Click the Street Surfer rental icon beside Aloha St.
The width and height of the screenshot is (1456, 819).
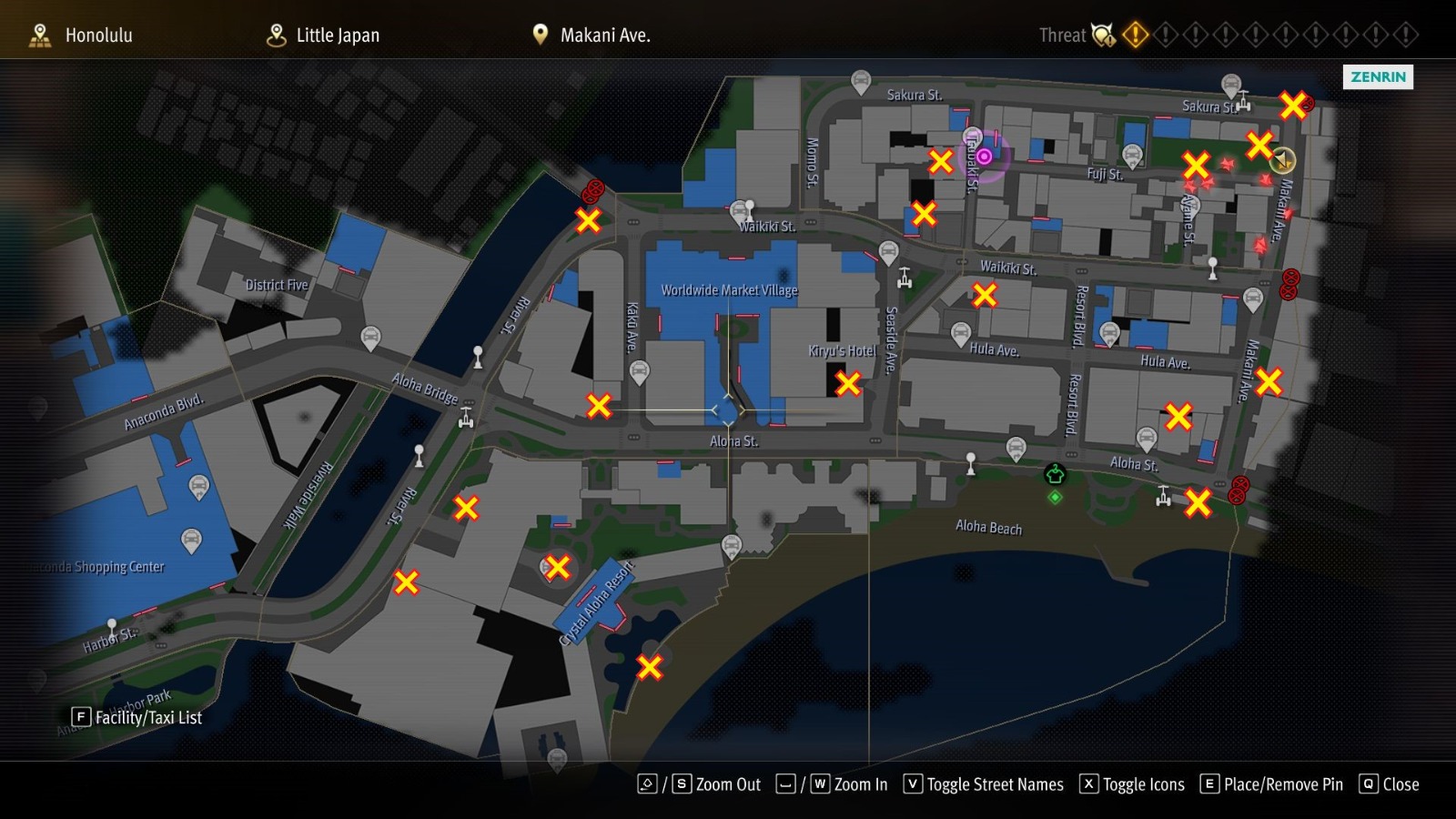[x=1163, y=498]
